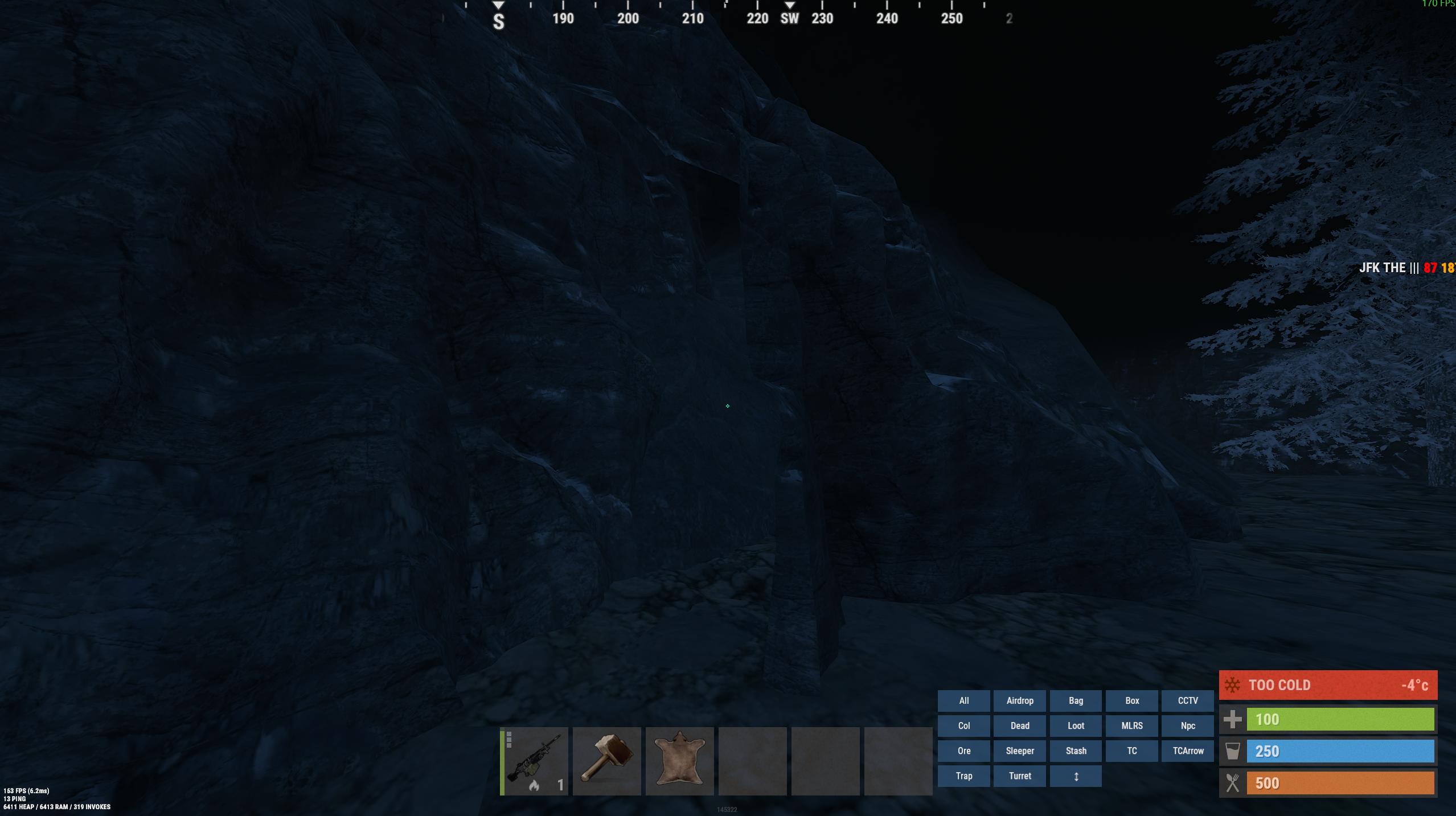Toggle the Ore ESP filter
1456x816 pixels.
coord(963,751)
